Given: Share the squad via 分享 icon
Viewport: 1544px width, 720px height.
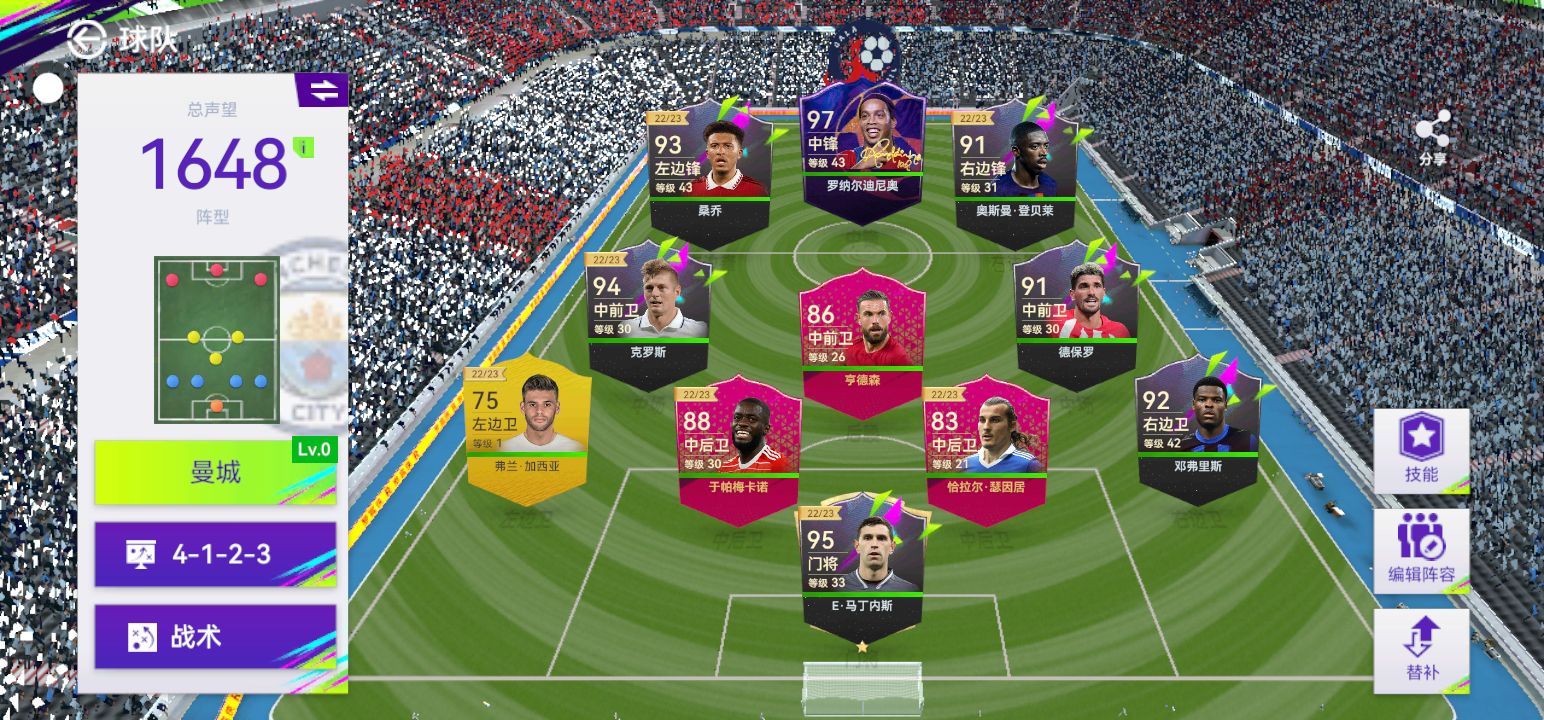Looking at the screenshot, I should click(1432, 135).
